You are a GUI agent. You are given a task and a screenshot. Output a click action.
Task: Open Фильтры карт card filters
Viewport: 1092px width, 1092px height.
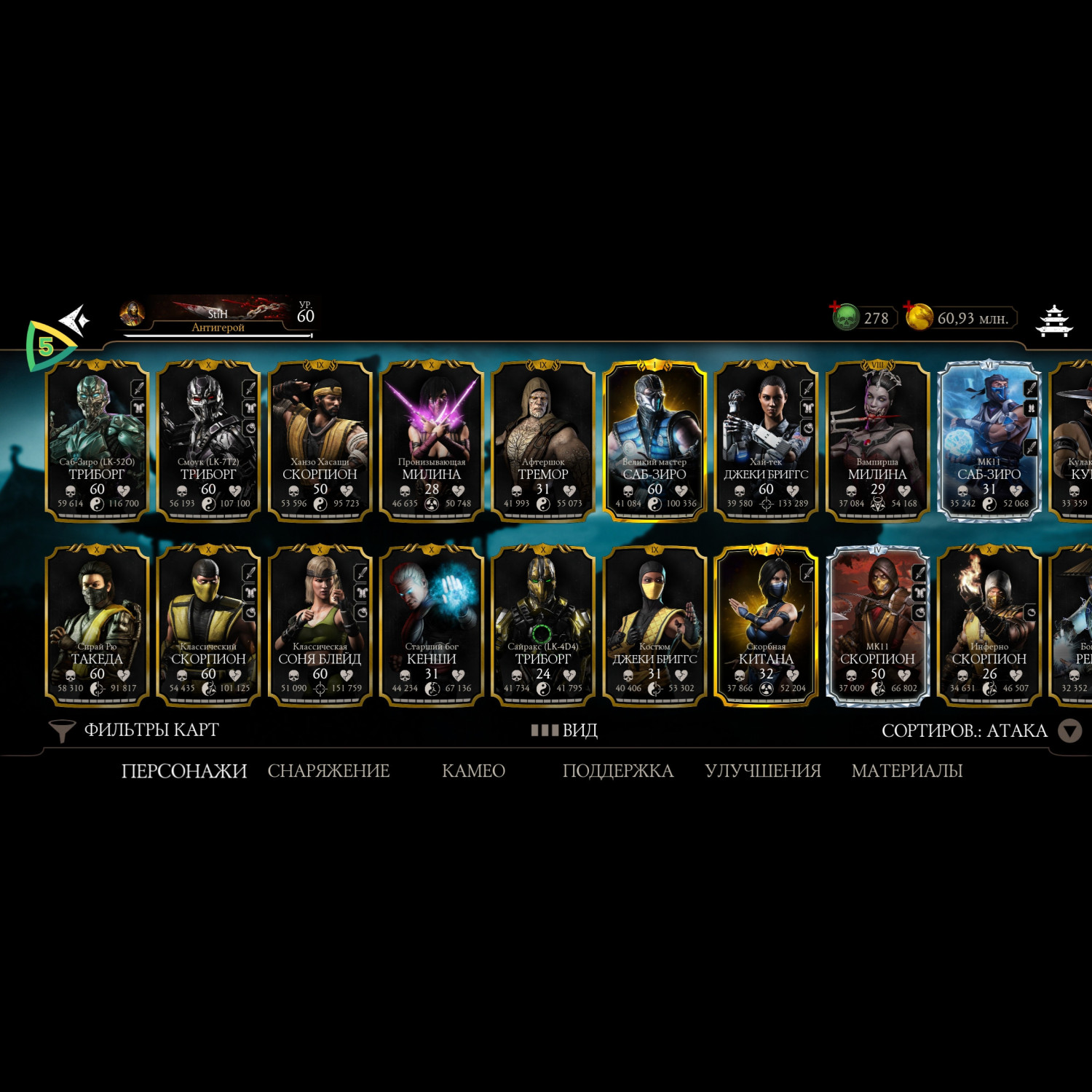pos(135,730)
